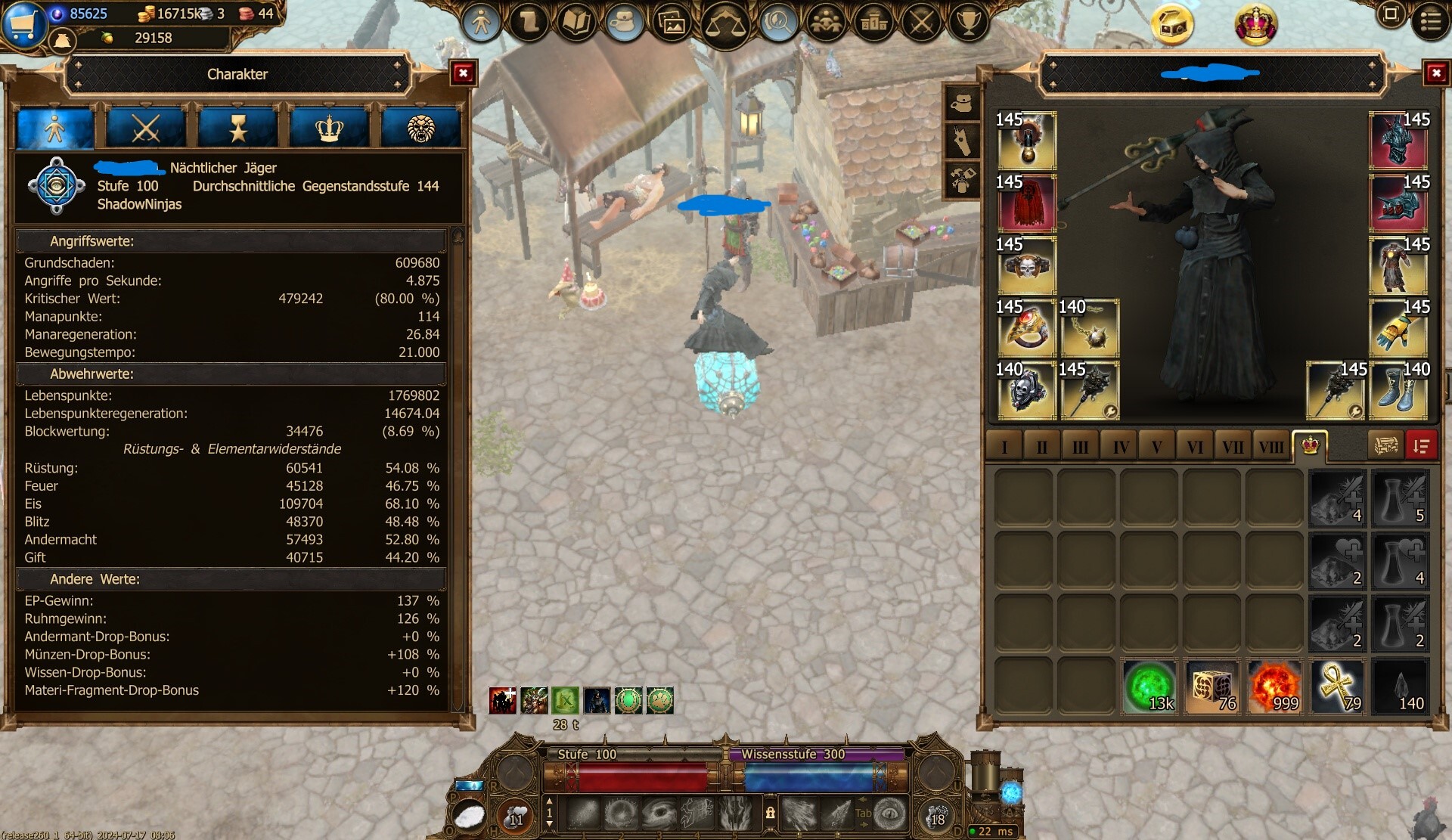1452x840 pixels.
Task: Switch to the crossed swords tab
Action: pyautogui.click(x=146, y=128)
